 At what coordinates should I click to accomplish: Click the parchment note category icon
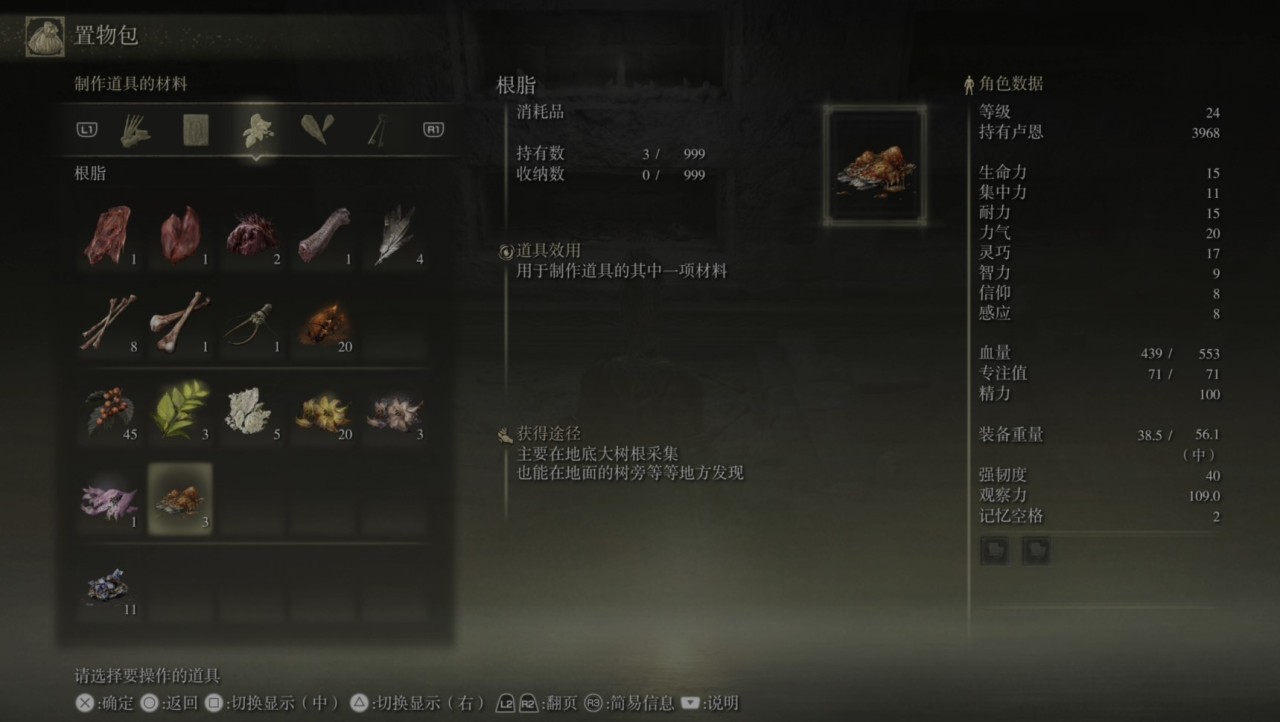pyautogui.click(x=196, y=130)
